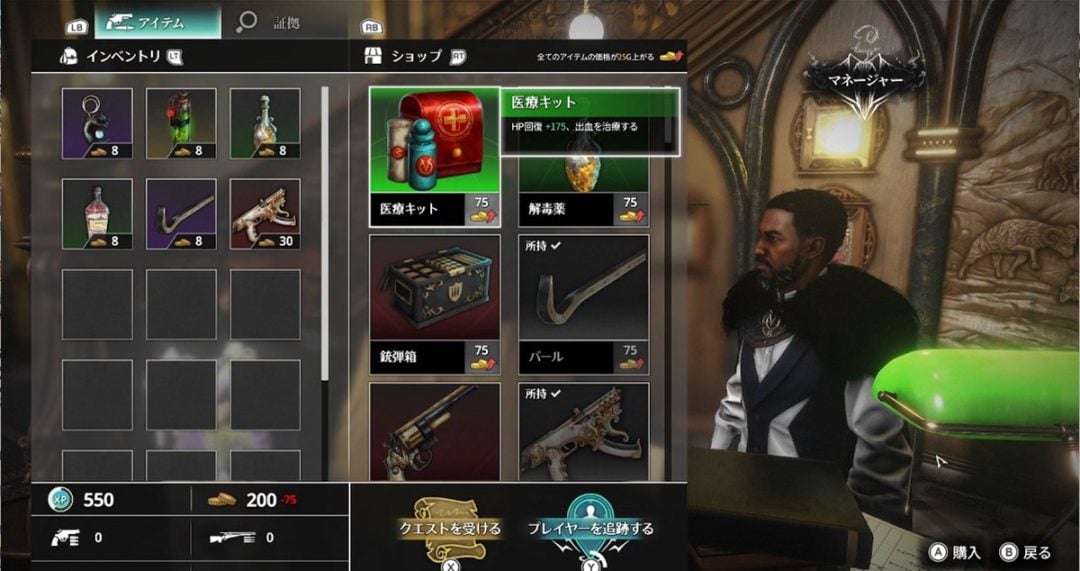Select the green vial inventory slot

(181, 123)
